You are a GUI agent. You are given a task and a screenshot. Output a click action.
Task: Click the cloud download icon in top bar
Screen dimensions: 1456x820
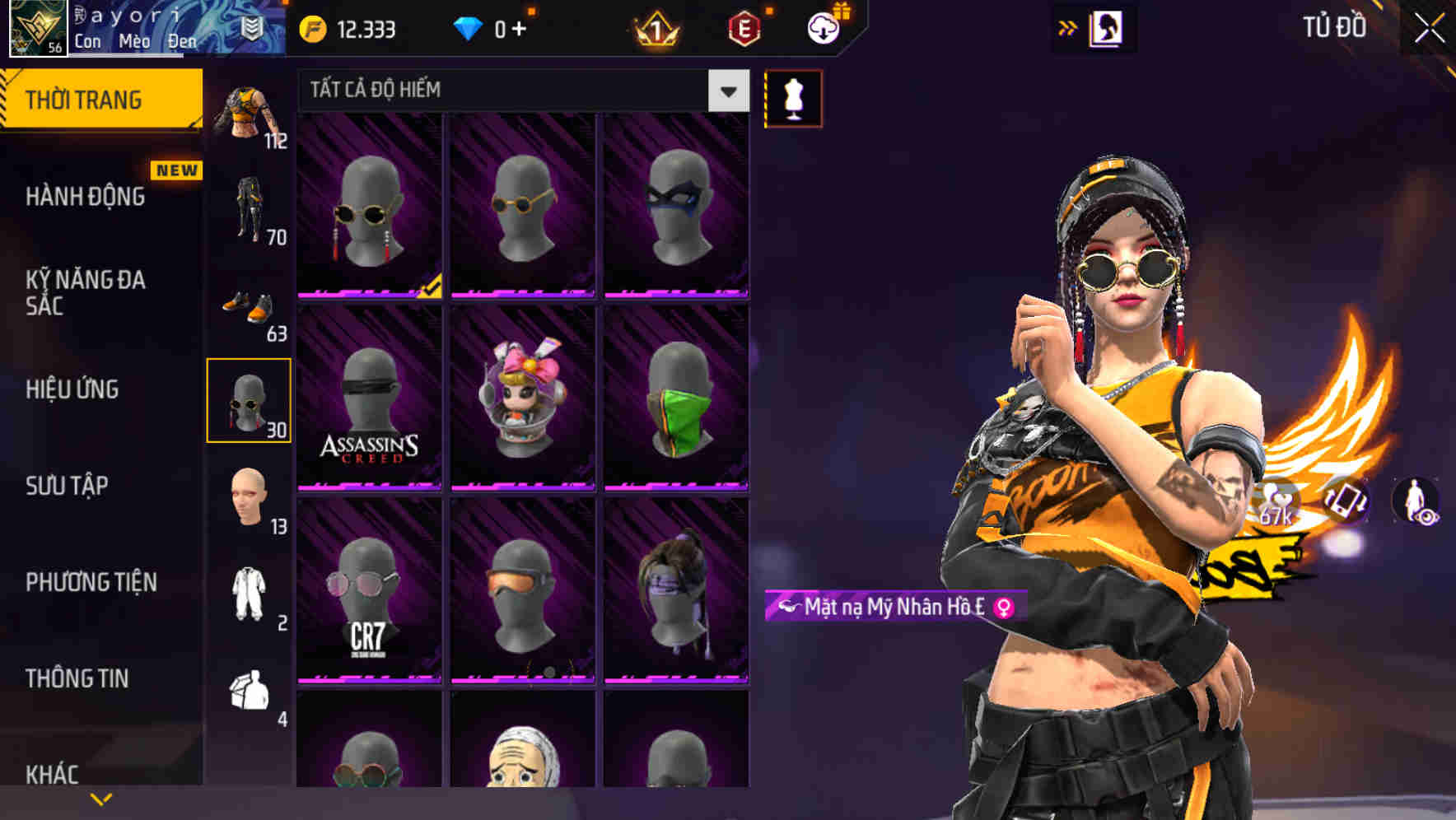point(823,27)
